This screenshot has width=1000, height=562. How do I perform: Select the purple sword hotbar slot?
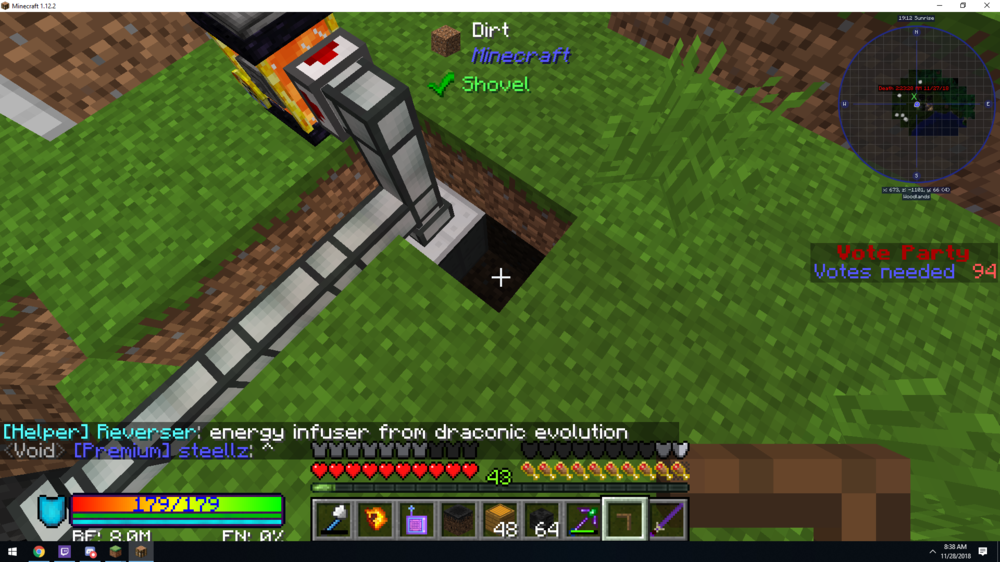click(x=667, y=520)
